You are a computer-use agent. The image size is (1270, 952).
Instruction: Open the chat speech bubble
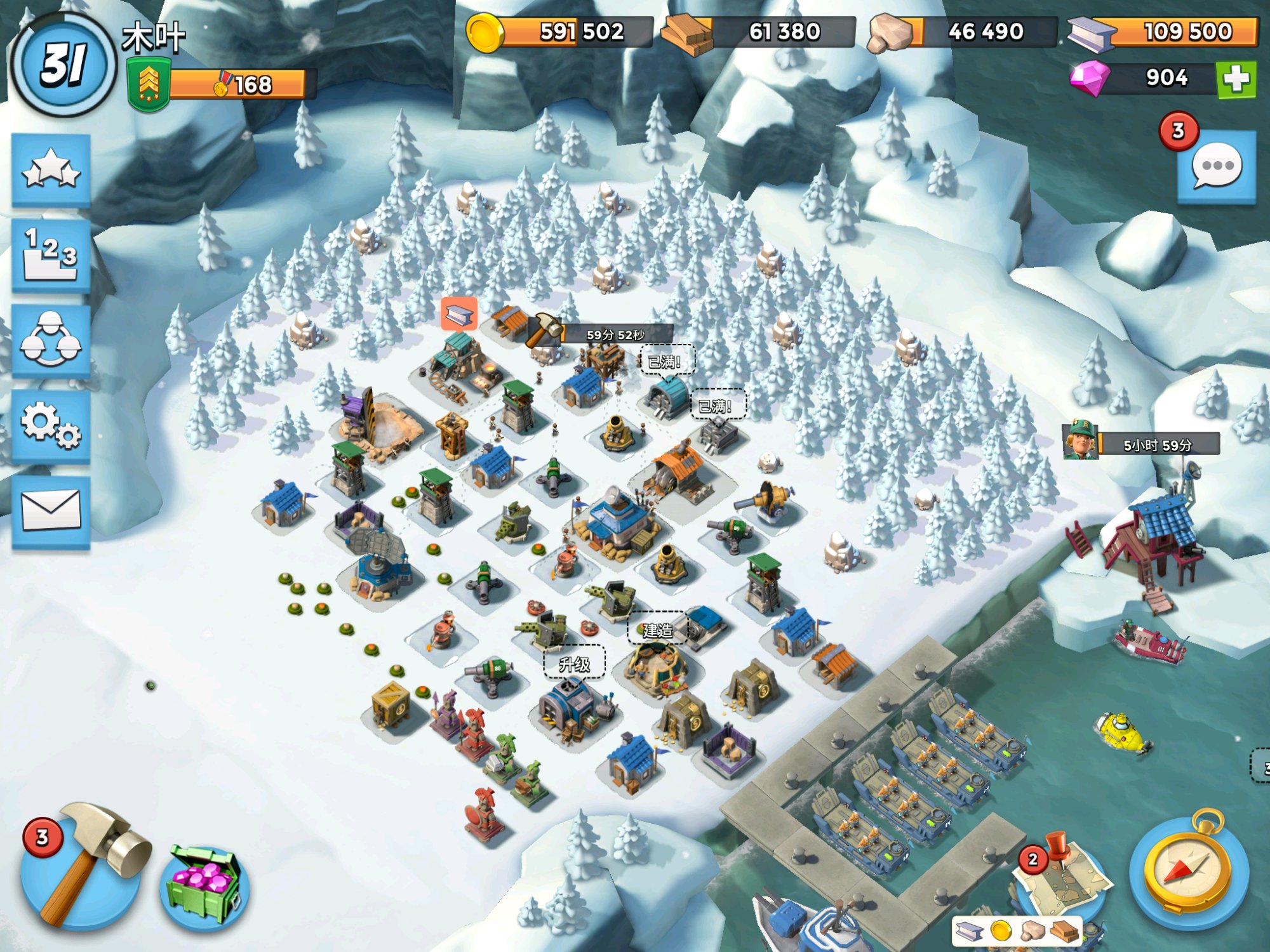1217,166
